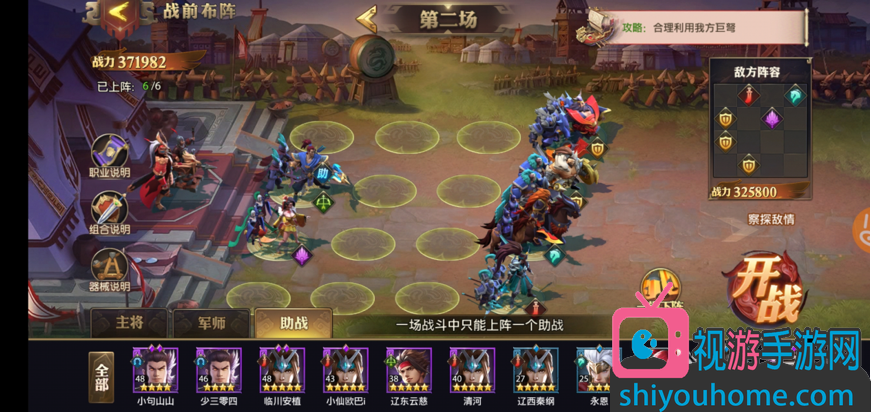Image resolution: width=871 pixels, height=412 pixels.
Task: Switch to the 主将 tab
Action: click(x=129, y=324)
